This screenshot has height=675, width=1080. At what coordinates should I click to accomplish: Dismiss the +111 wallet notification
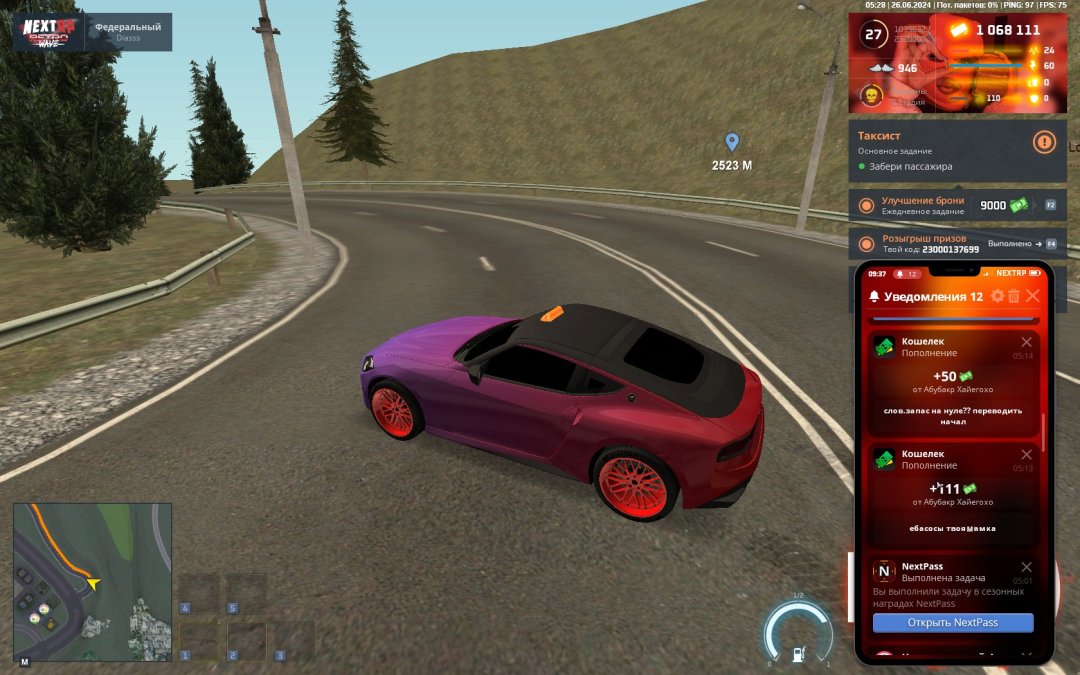pyautogui.click(x=1026, y=454)
